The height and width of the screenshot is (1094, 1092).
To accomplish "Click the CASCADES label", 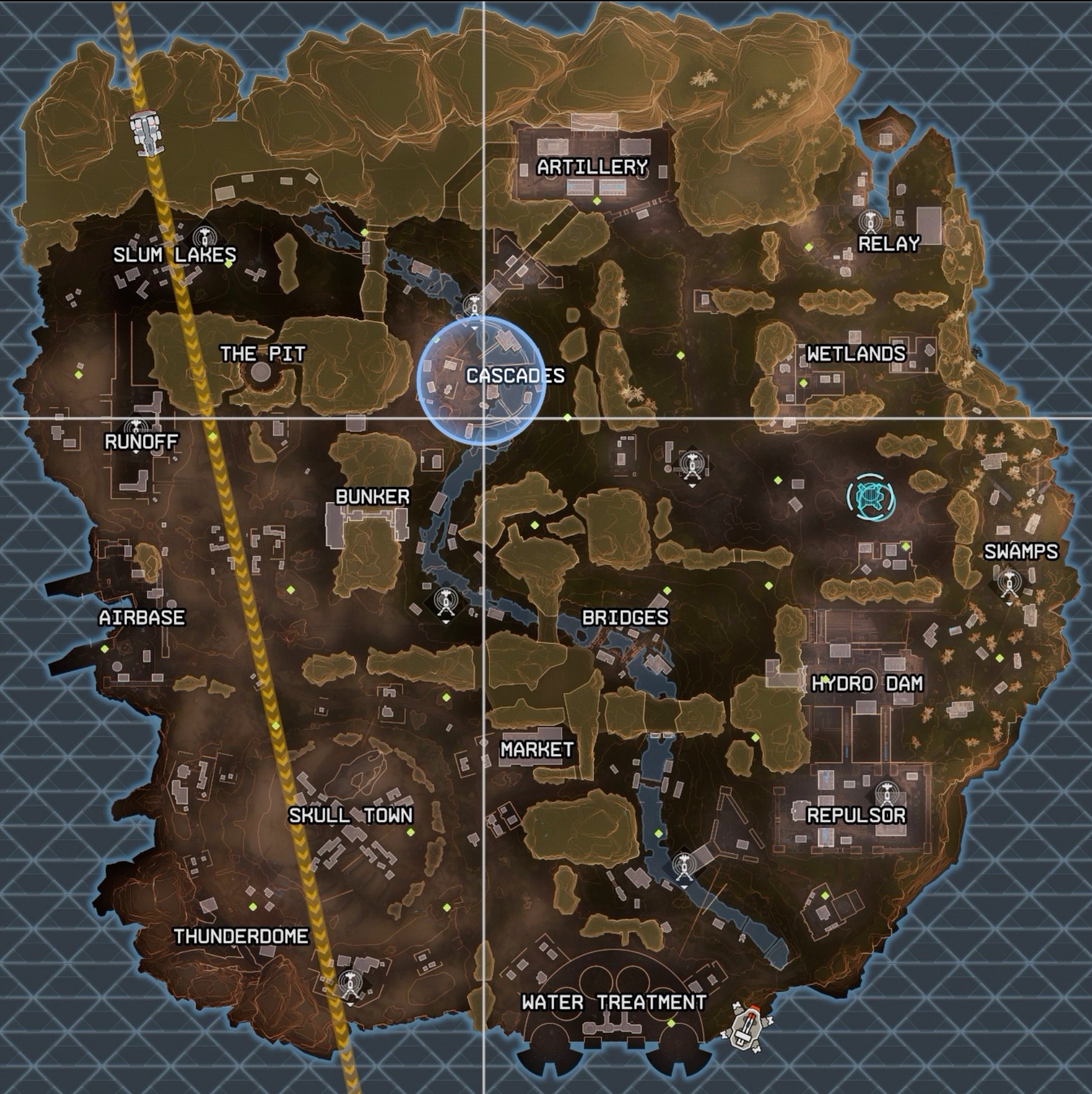I will [x=515, y=374].
